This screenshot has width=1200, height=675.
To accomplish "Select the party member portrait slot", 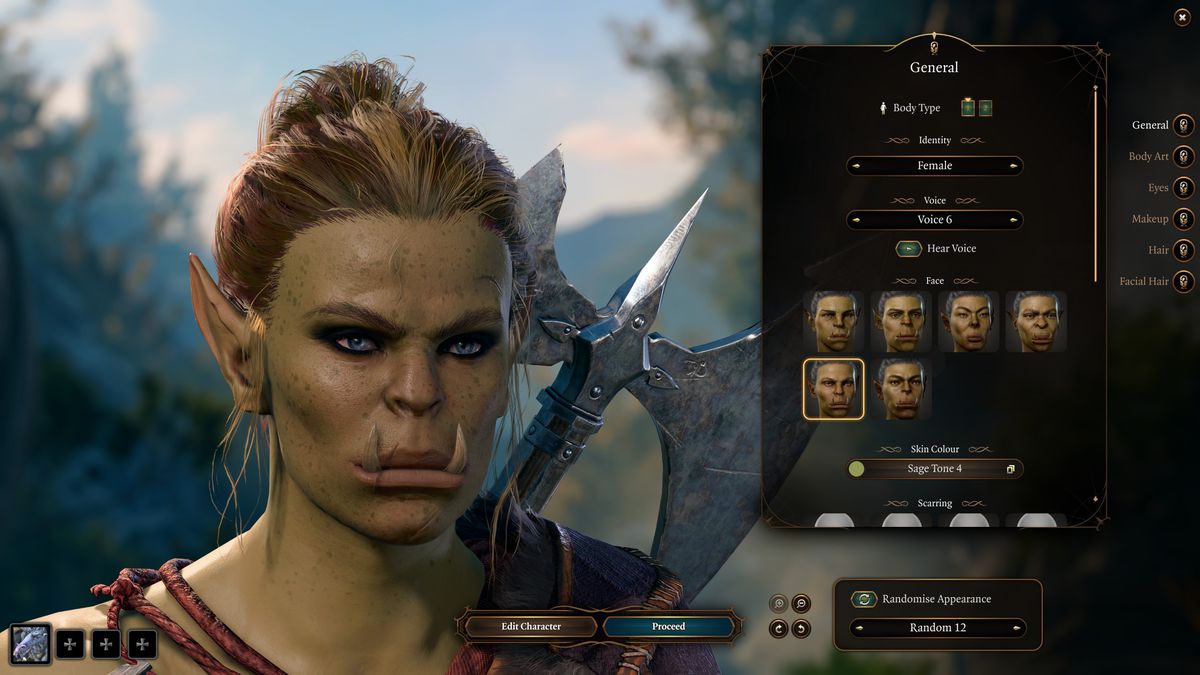I will pyautogui.click(x=31, y=644).
